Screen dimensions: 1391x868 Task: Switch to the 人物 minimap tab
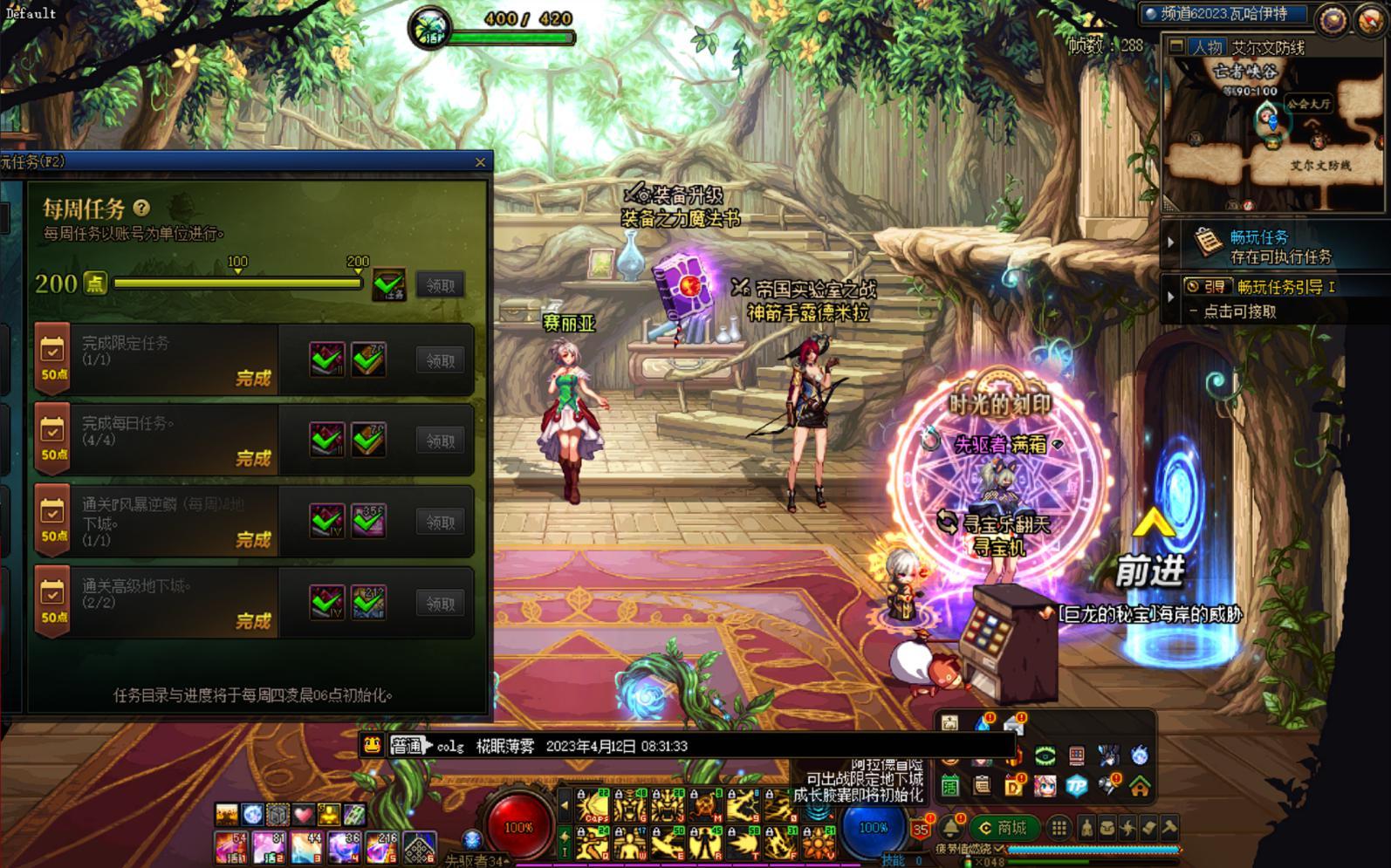point(1207,47)
